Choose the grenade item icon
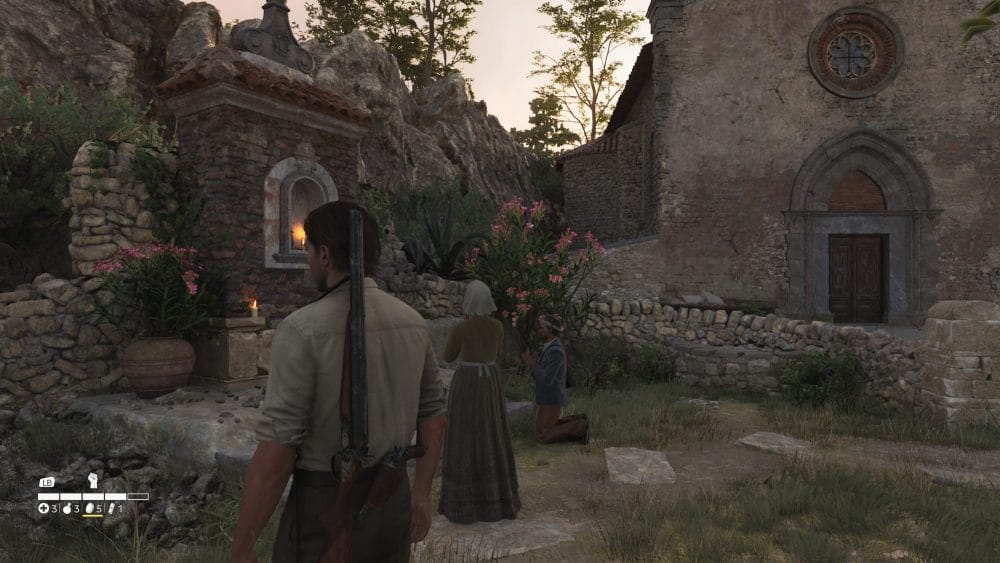The width and height of the screenshot is (1000, 563). point(65,508)
